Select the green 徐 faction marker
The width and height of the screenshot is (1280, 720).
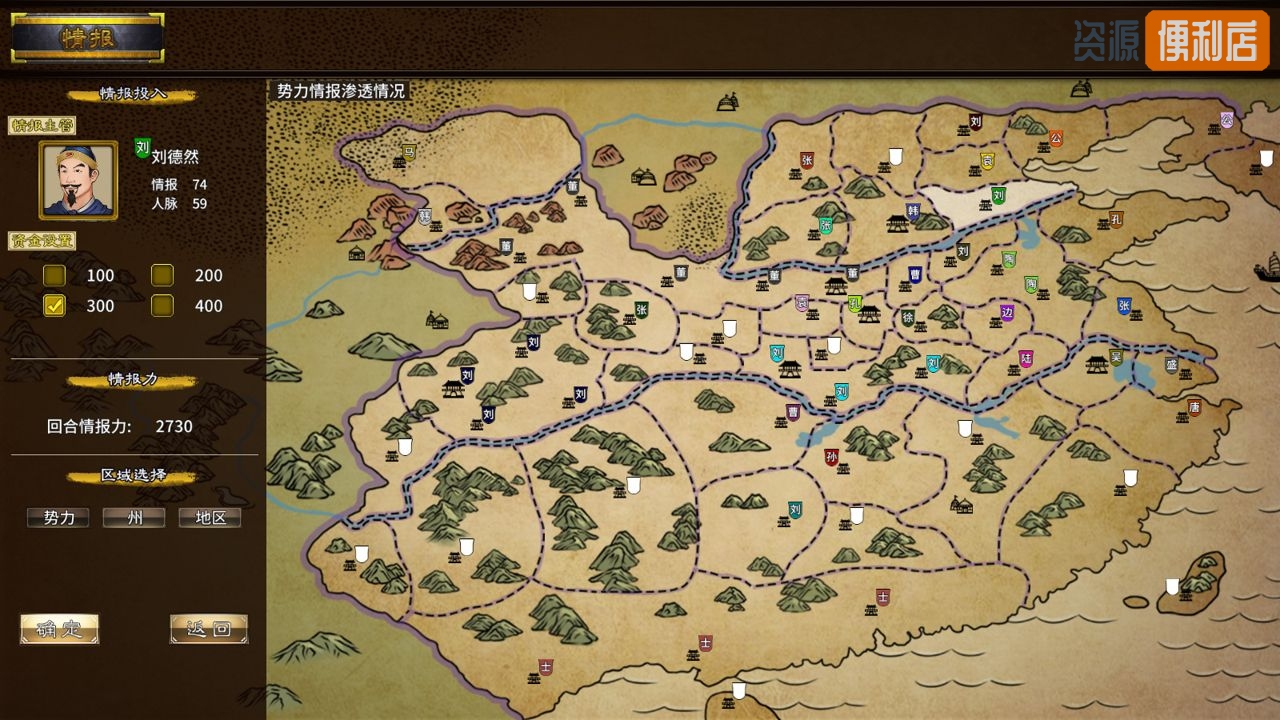tap(908, 318)
